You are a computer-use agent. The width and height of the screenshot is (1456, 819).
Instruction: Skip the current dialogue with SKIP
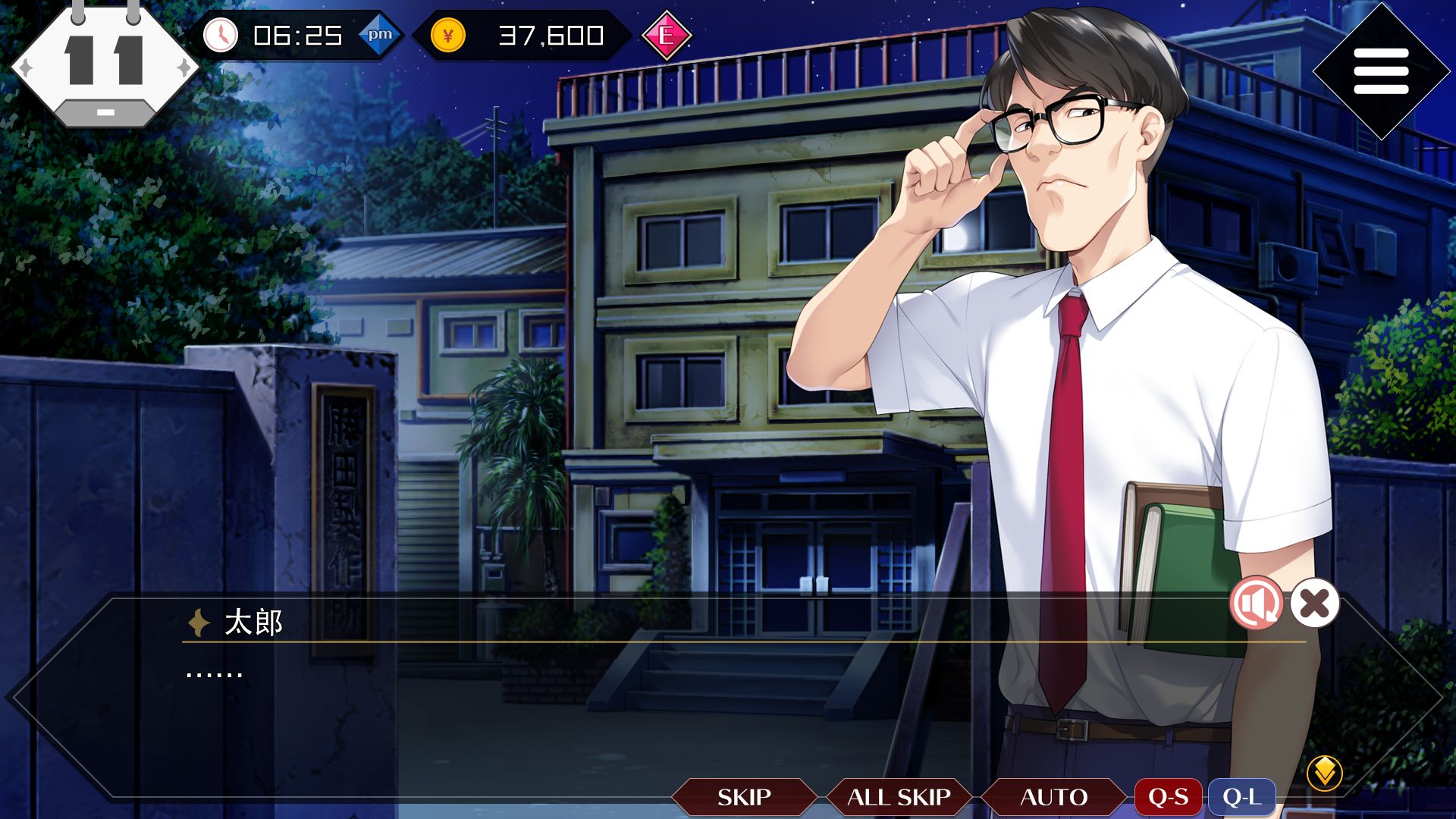pyautogui.click(x=744, y=797)
